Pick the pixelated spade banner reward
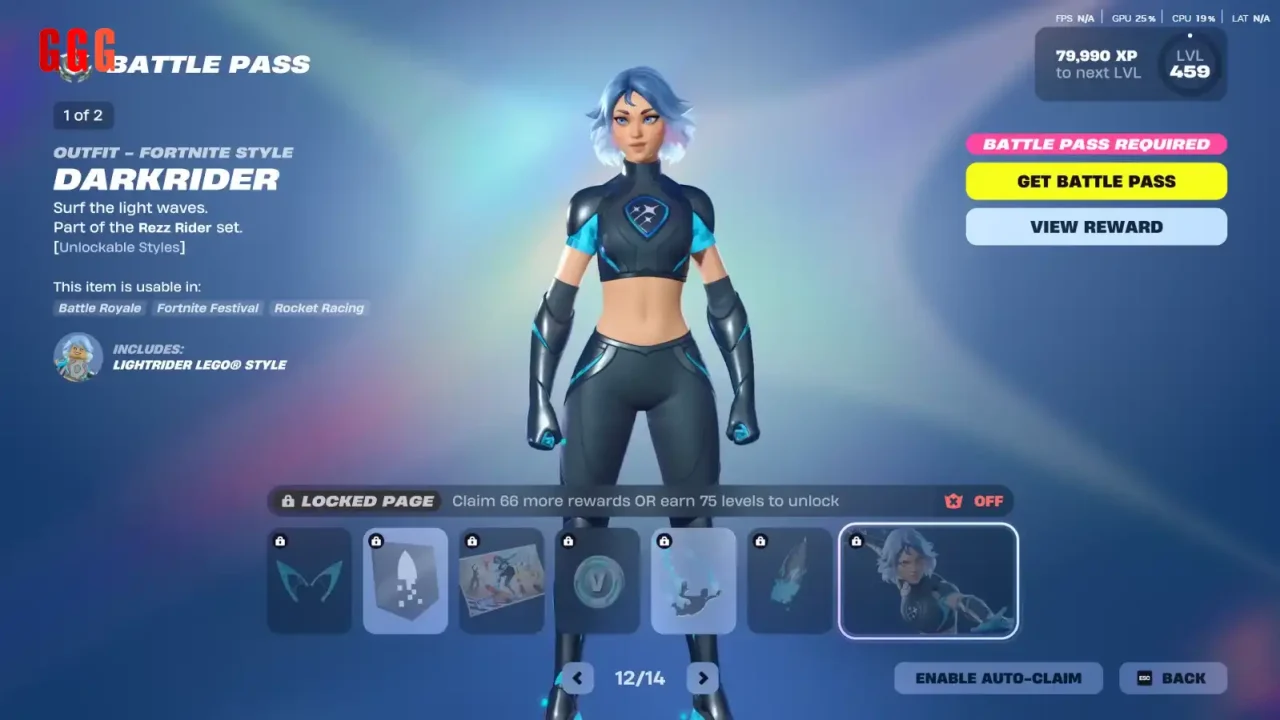Viewport: 1280px width, 720px height. [x=406, y=581]
